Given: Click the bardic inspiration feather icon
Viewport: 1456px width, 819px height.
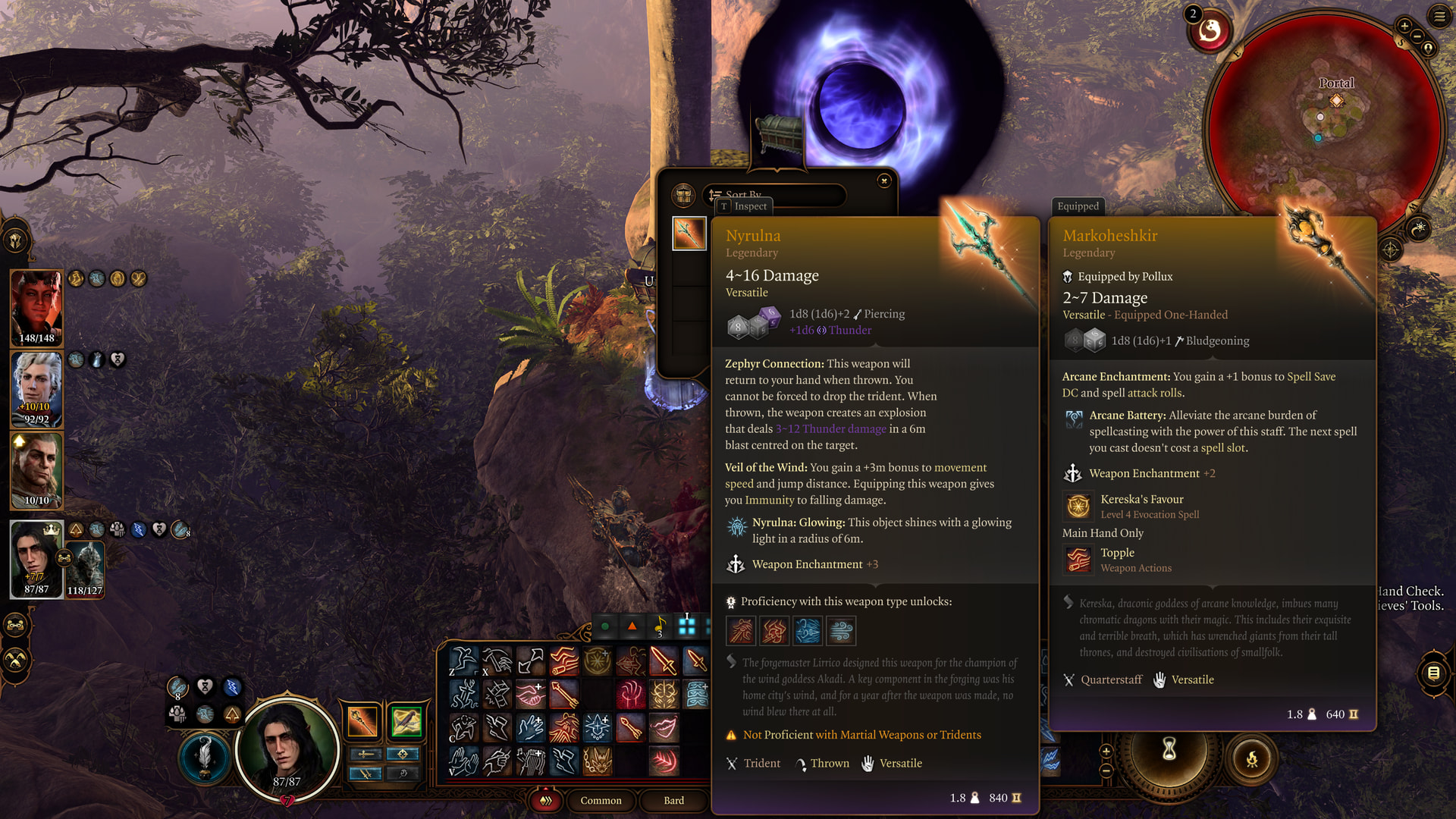Looking at the screenshot, I should pyautogui.click(x=204, y=756).
